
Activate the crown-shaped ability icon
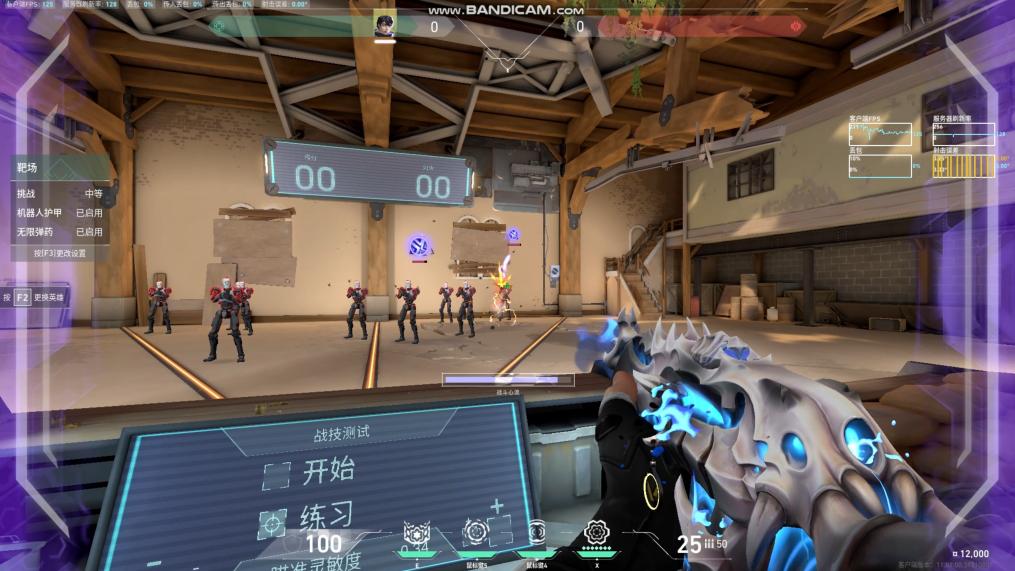[x=416, y=533]
